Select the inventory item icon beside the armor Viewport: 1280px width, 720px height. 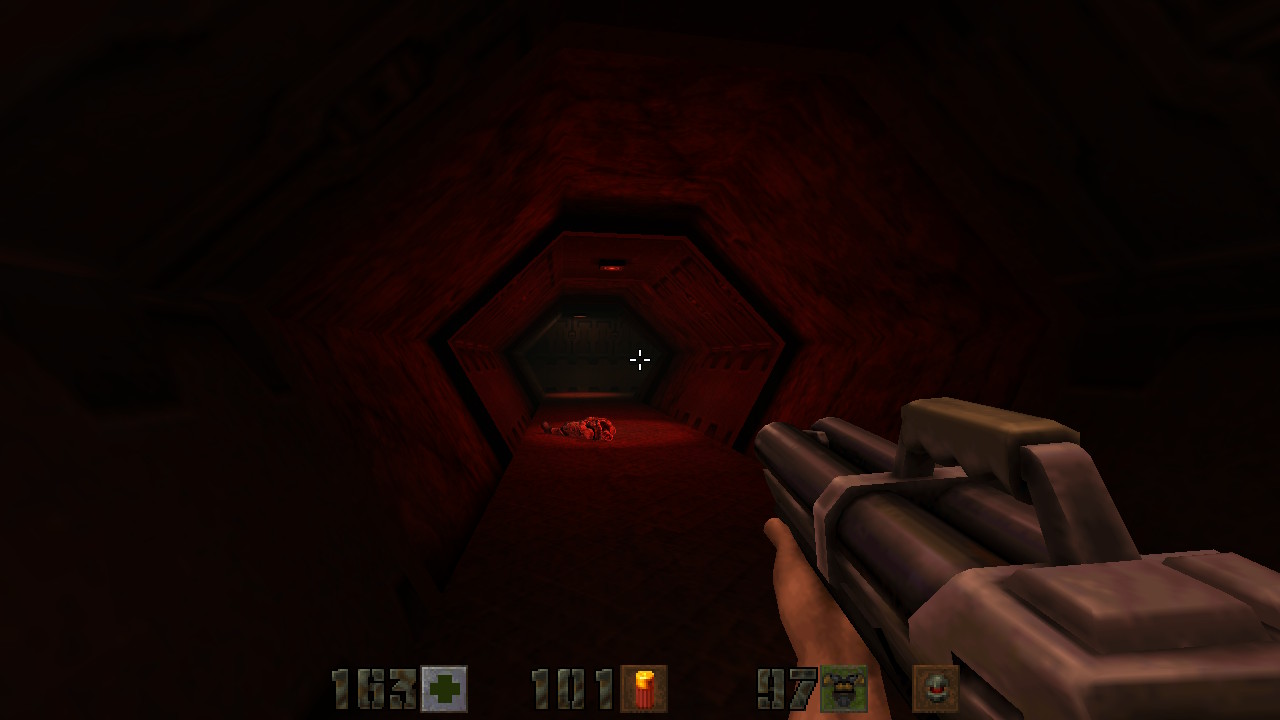click(x=935, y=689)
